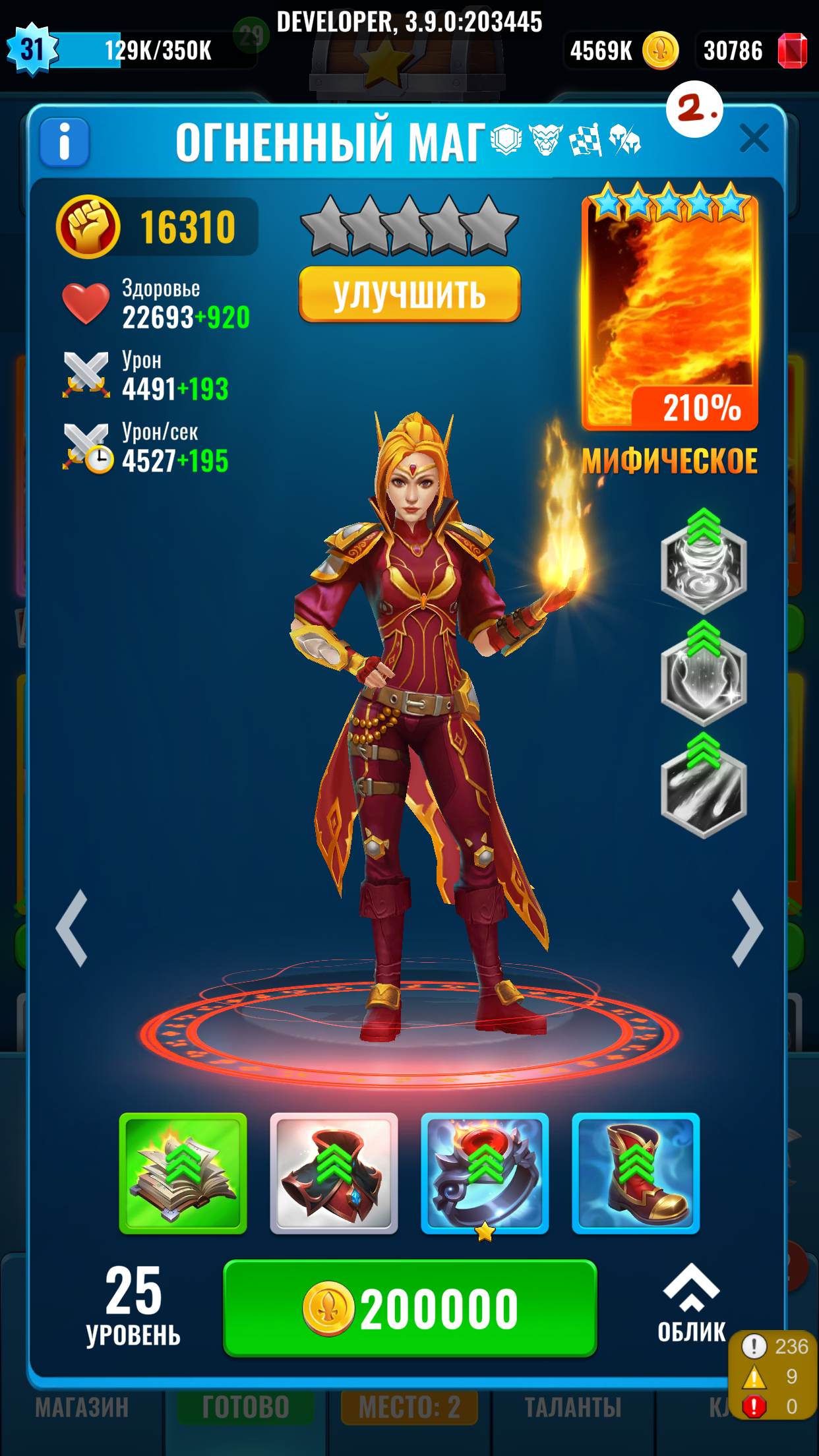Show the next hero with right arrow

[747, 928]
